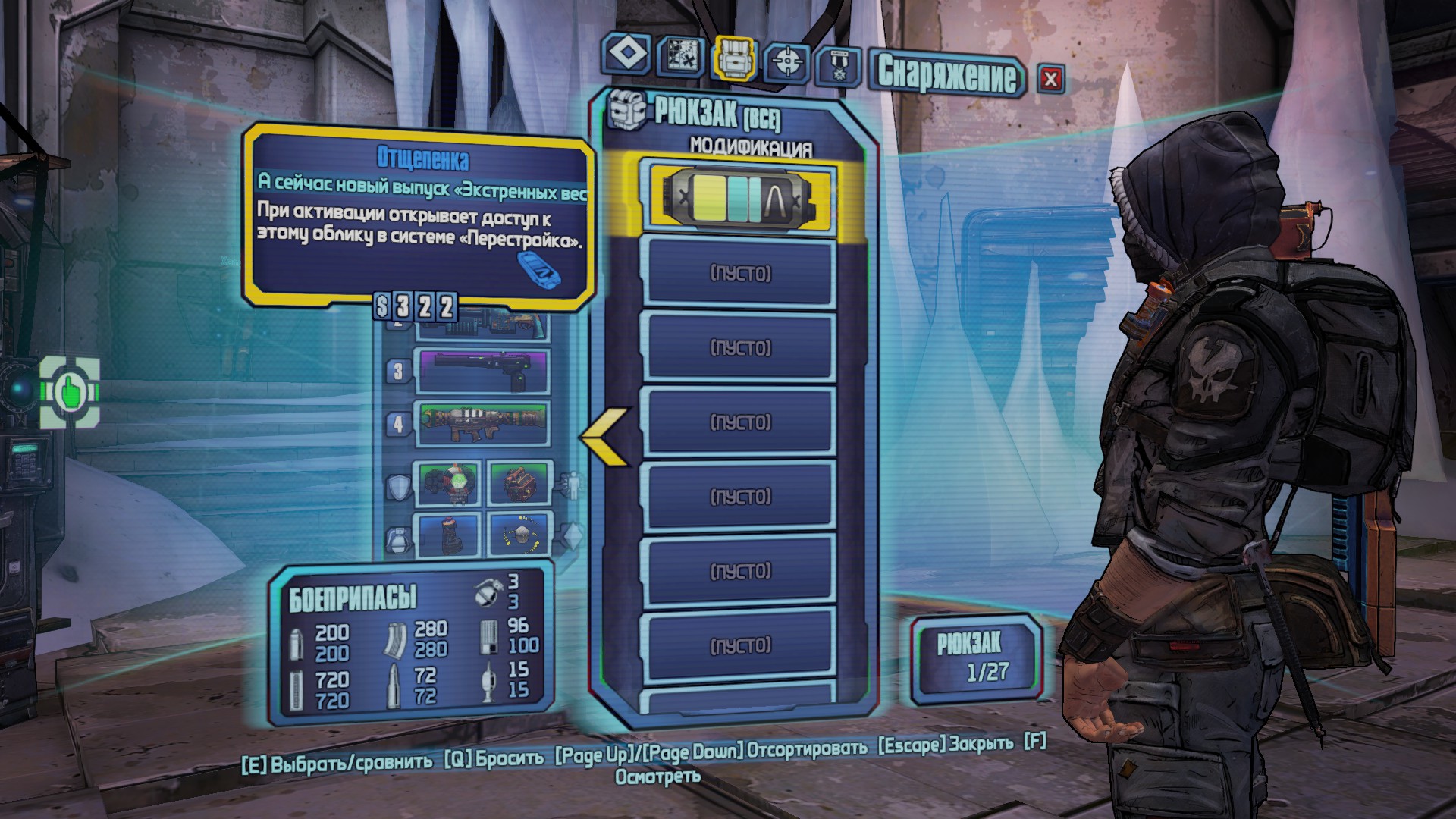Select the equipped class mod slot
This screenshot has width=1456, height=819.
point(519,482)
